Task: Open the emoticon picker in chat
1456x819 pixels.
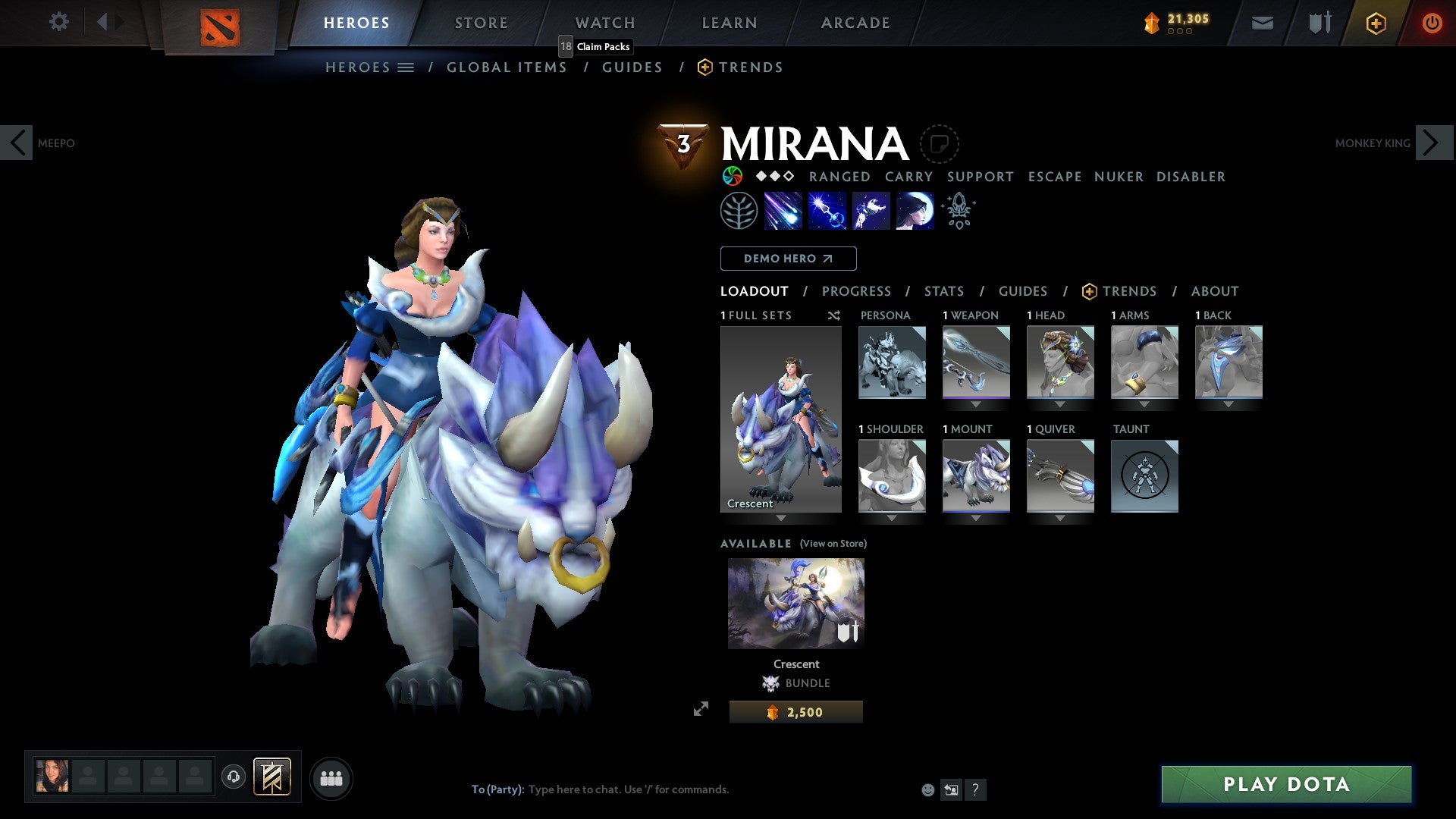Action: point(927,789)
